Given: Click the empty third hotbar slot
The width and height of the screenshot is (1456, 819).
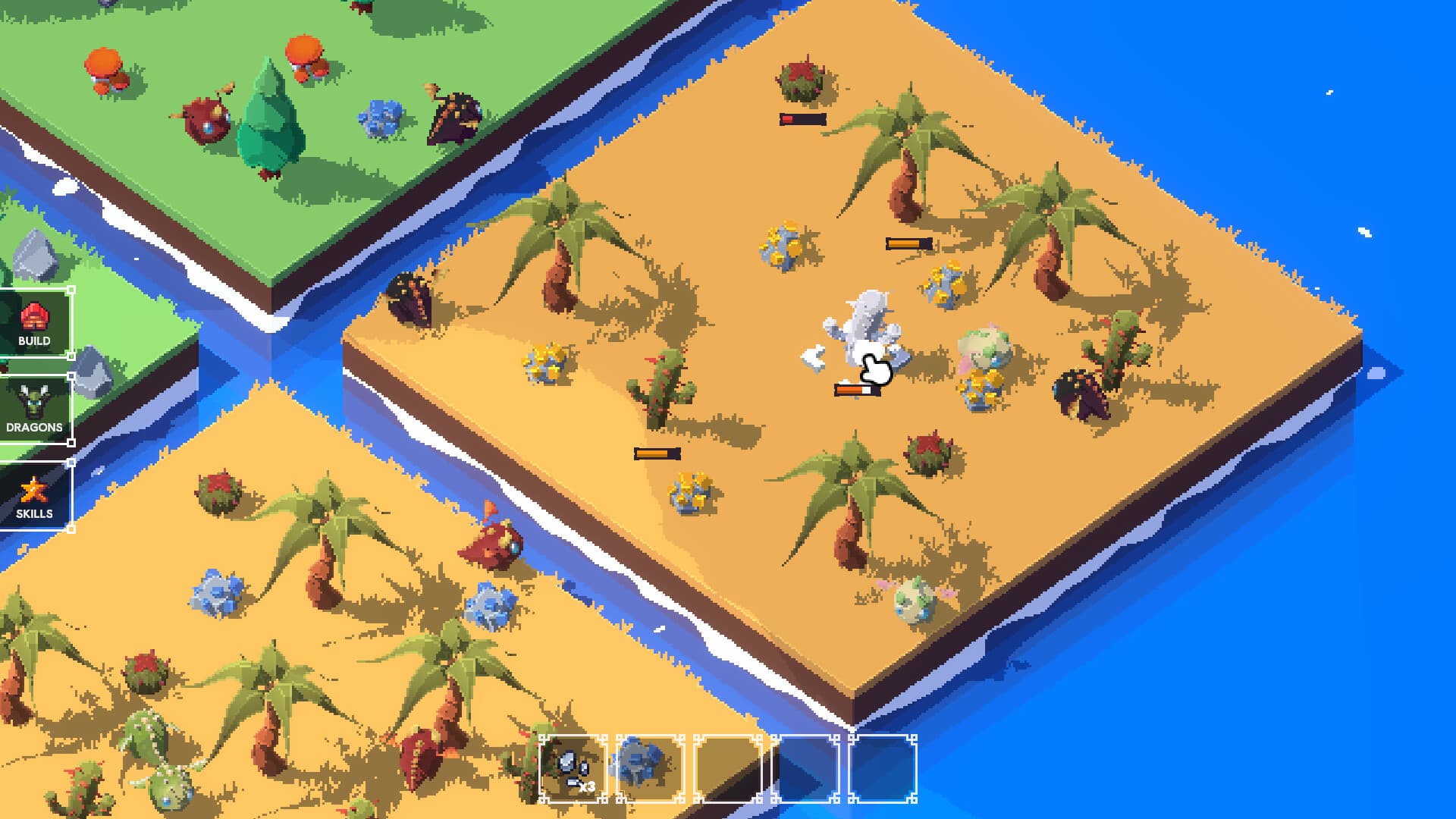Looking at the screenshot, I should pos(728,766).
